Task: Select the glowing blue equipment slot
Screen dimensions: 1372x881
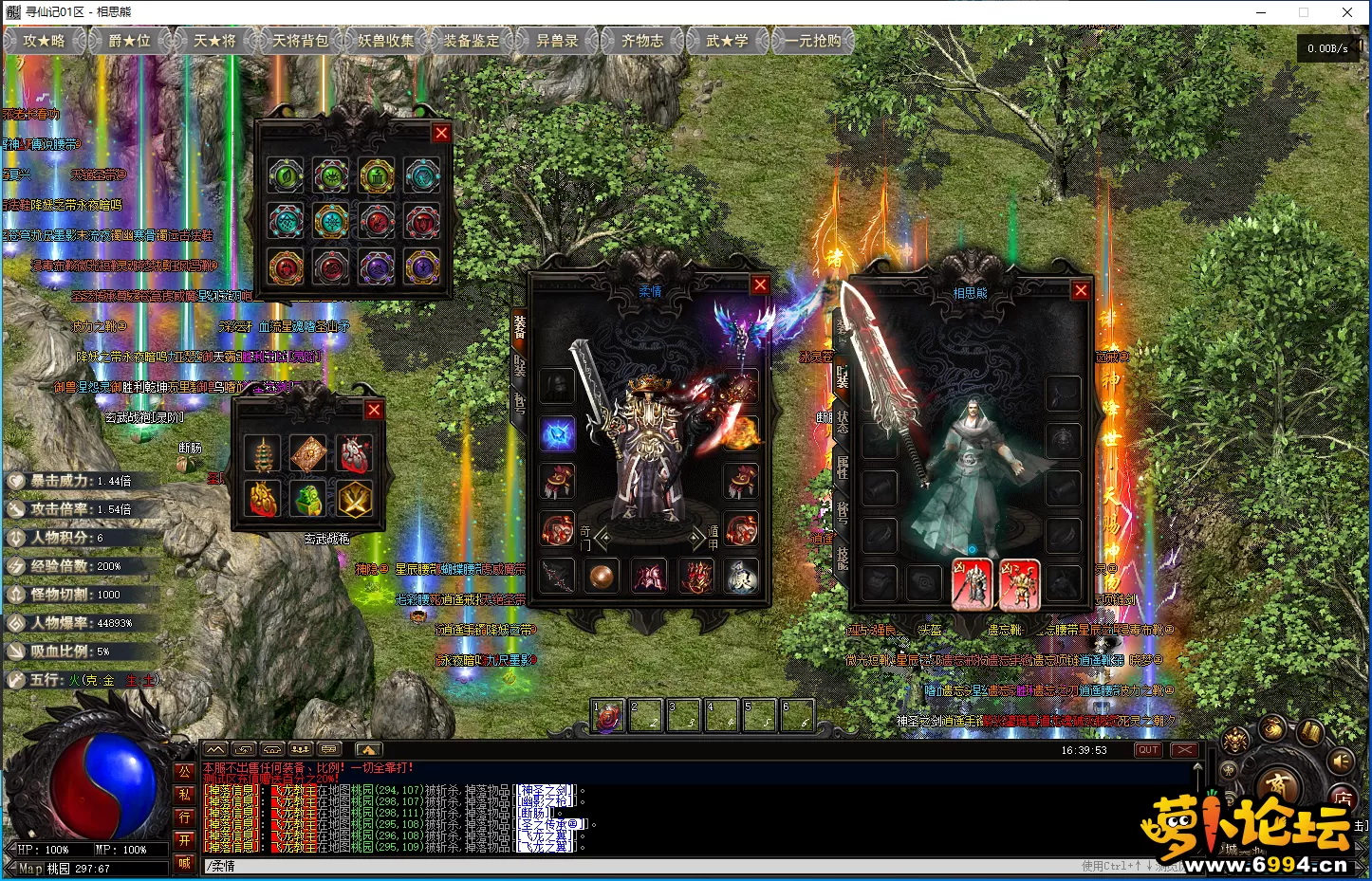Action: pos(558,434)
